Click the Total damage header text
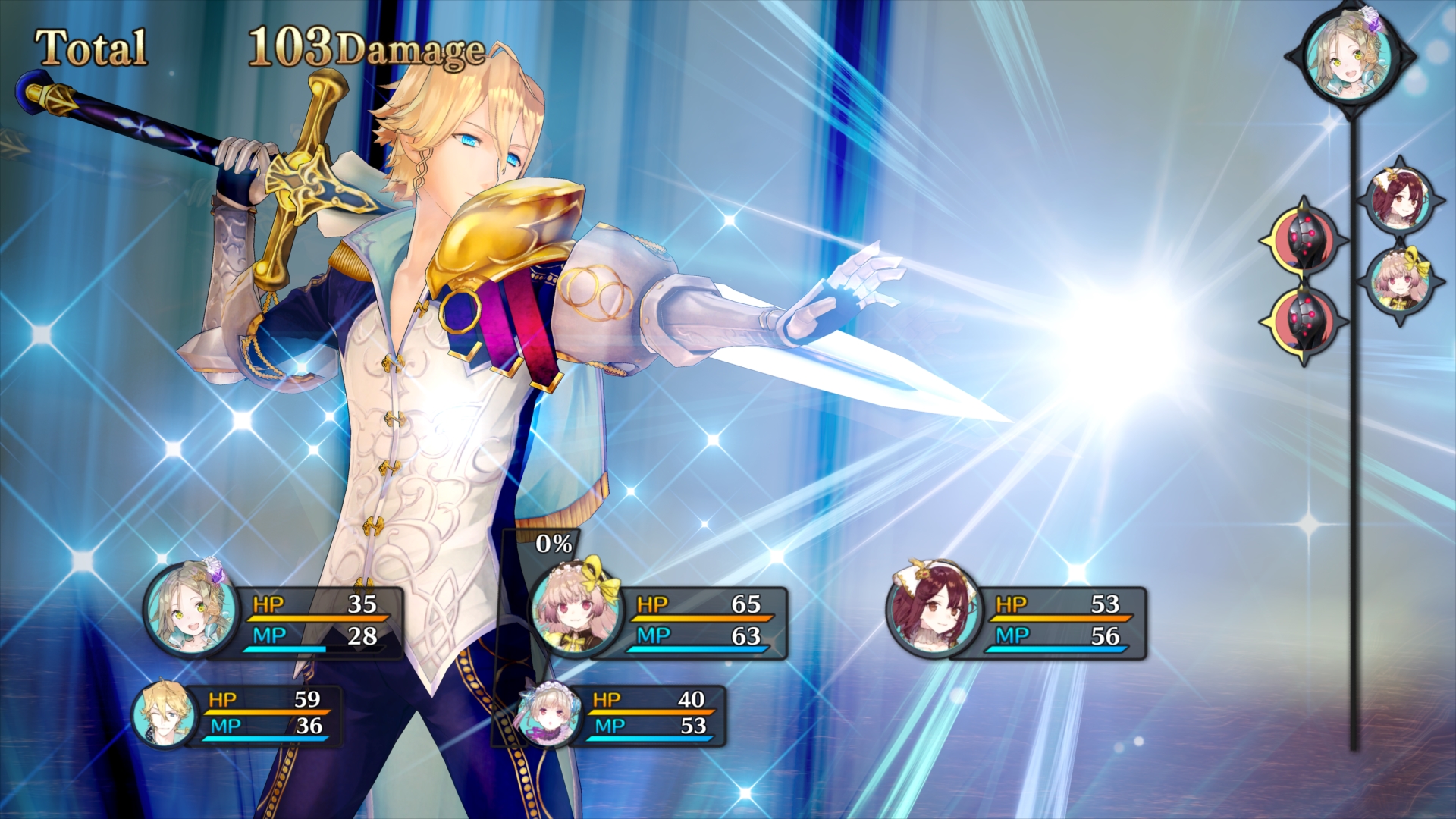The width and height of the screenshot is (1456, 819). point(91,45)
